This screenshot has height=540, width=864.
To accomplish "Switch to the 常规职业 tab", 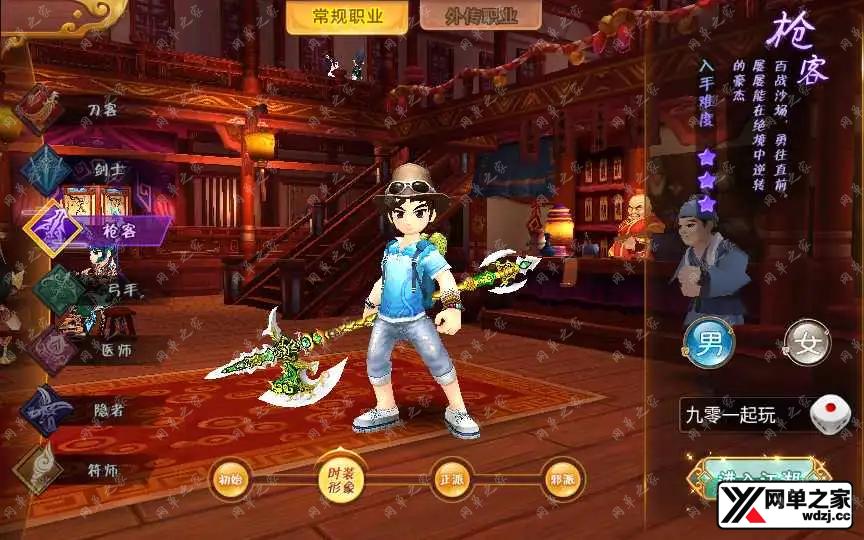I will (x=333, y=17).
